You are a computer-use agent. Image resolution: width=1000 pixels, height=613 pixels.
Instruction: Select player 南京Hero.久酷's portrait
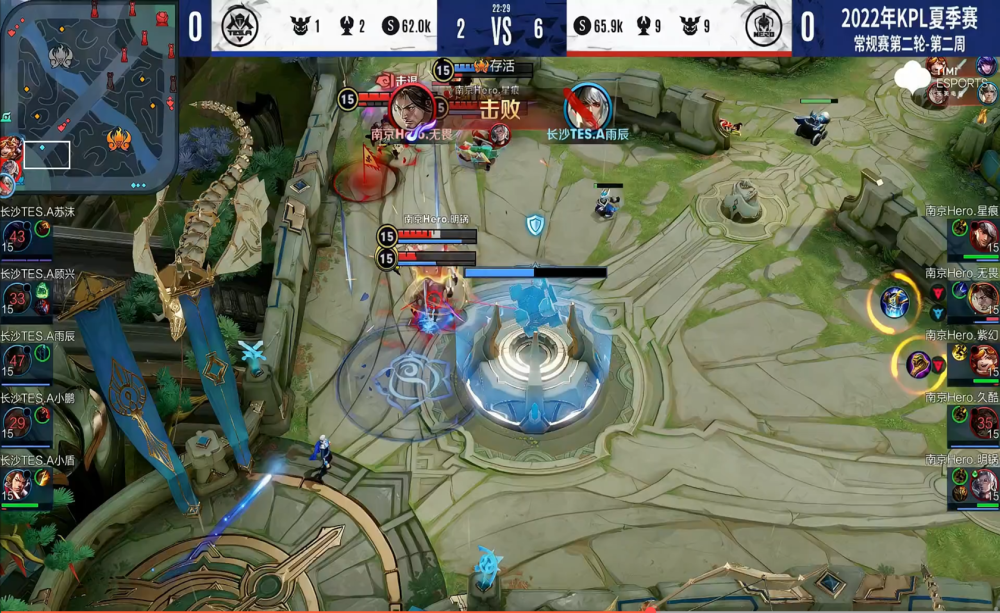pos(983,423)
